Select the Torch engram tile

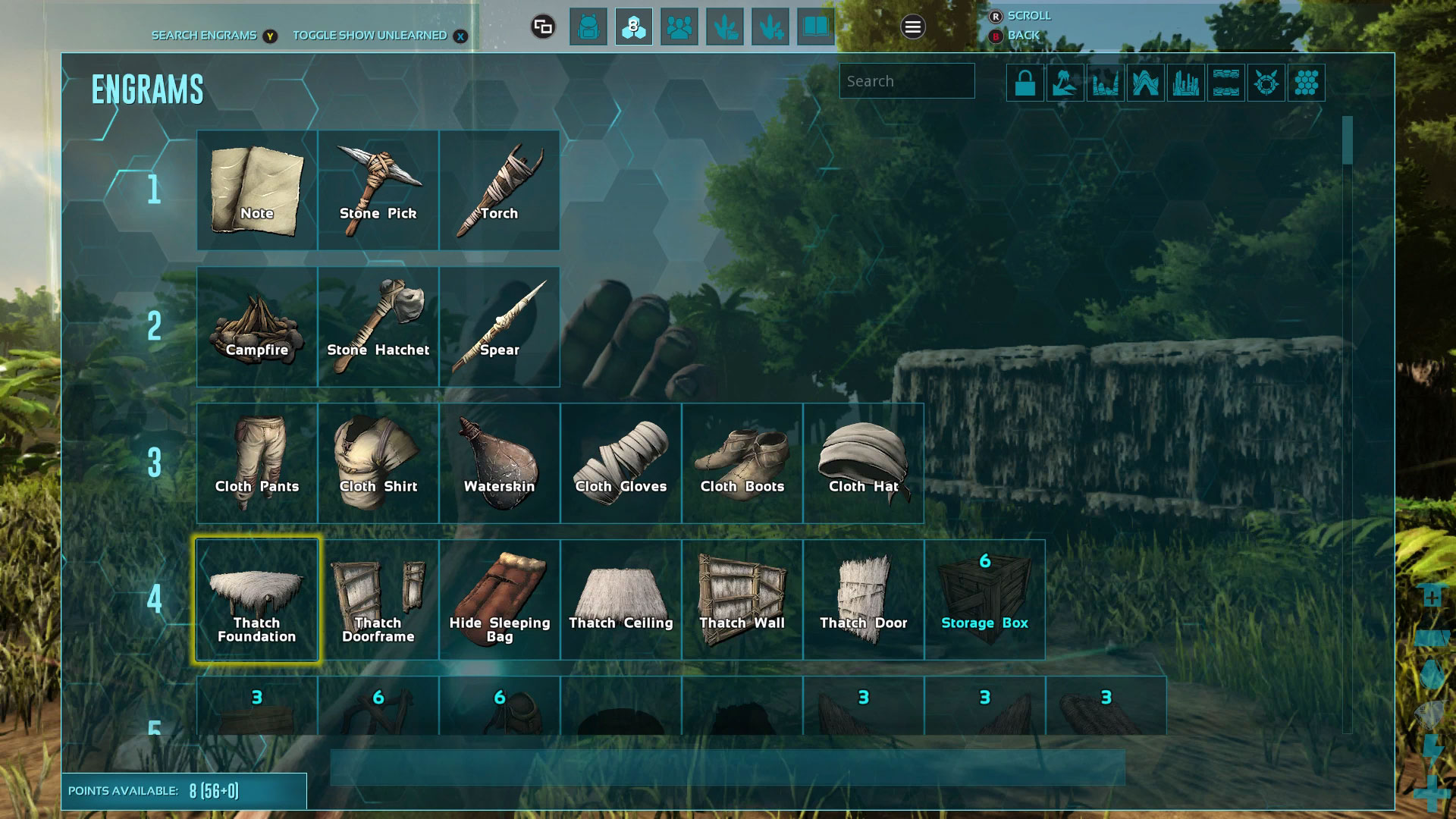point(499,190)
